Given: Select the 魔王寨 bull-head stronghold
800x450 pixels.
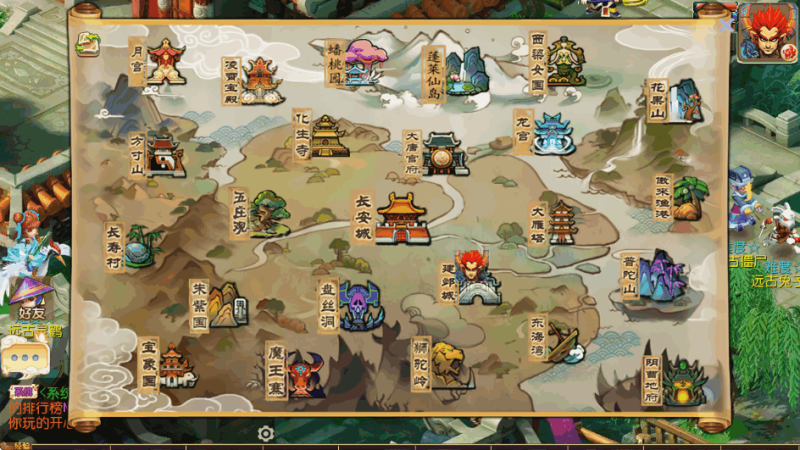Looking at the screenshot, I should tap(305, 372).
